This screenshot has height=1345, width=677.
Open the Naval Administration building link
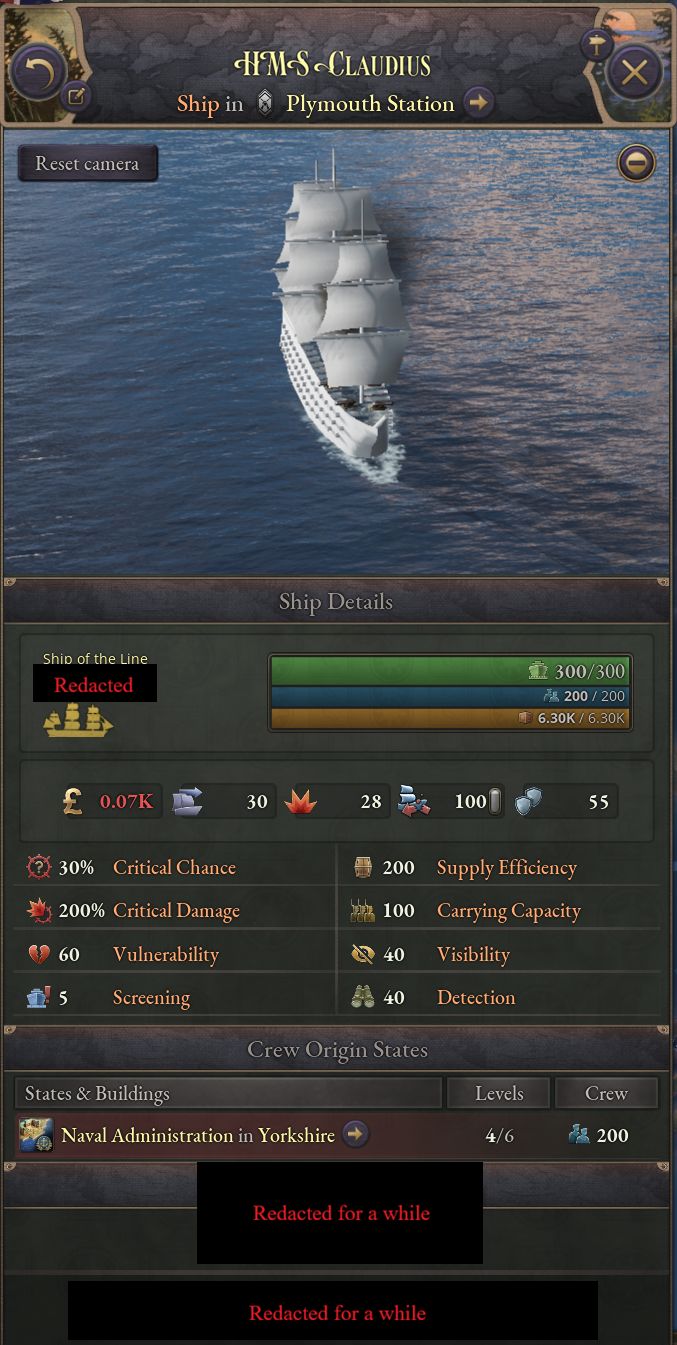point(147,1135)
